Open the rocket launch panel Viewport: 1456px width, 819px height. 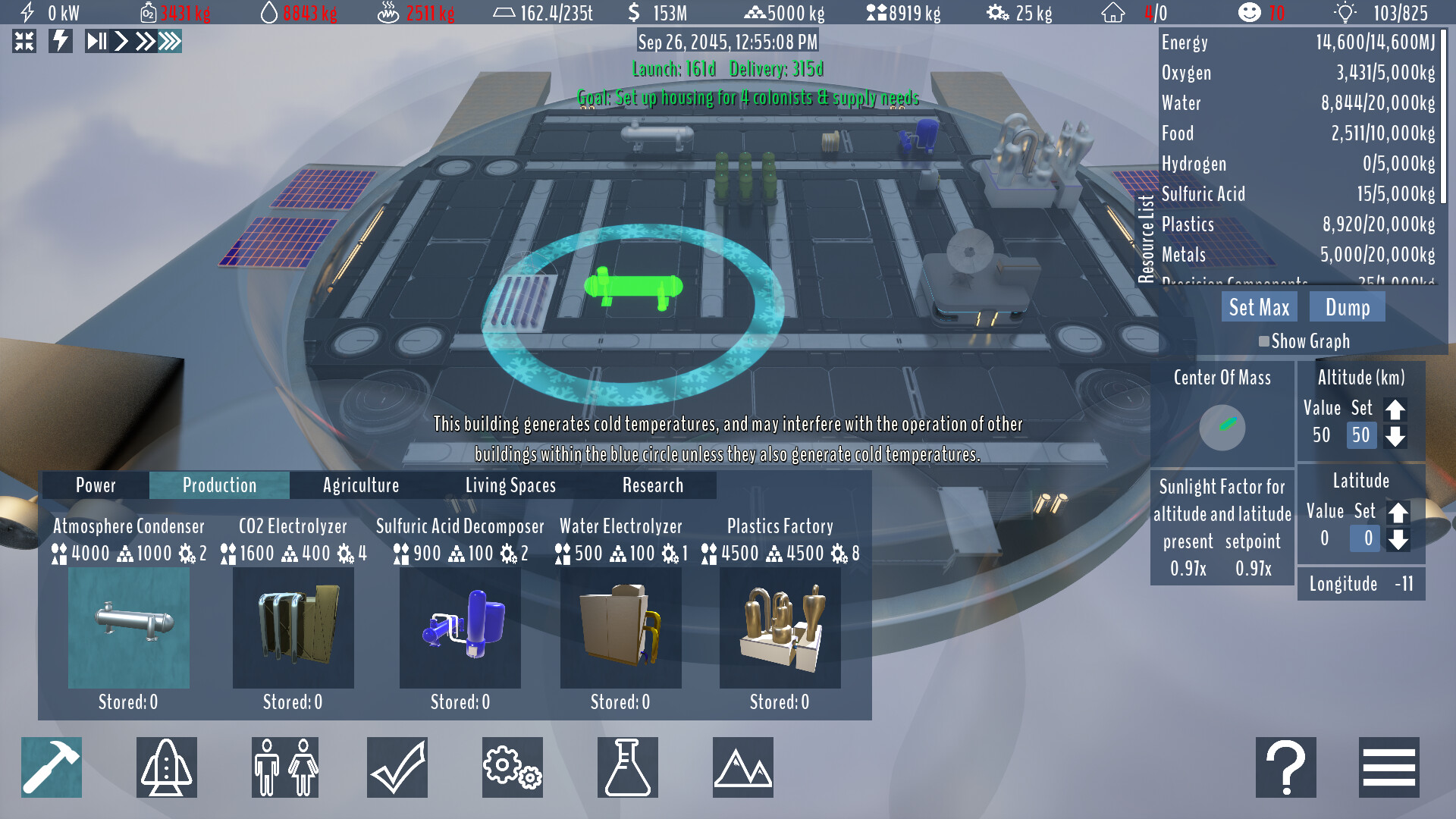pyautogui.click(x=166, y=767)
